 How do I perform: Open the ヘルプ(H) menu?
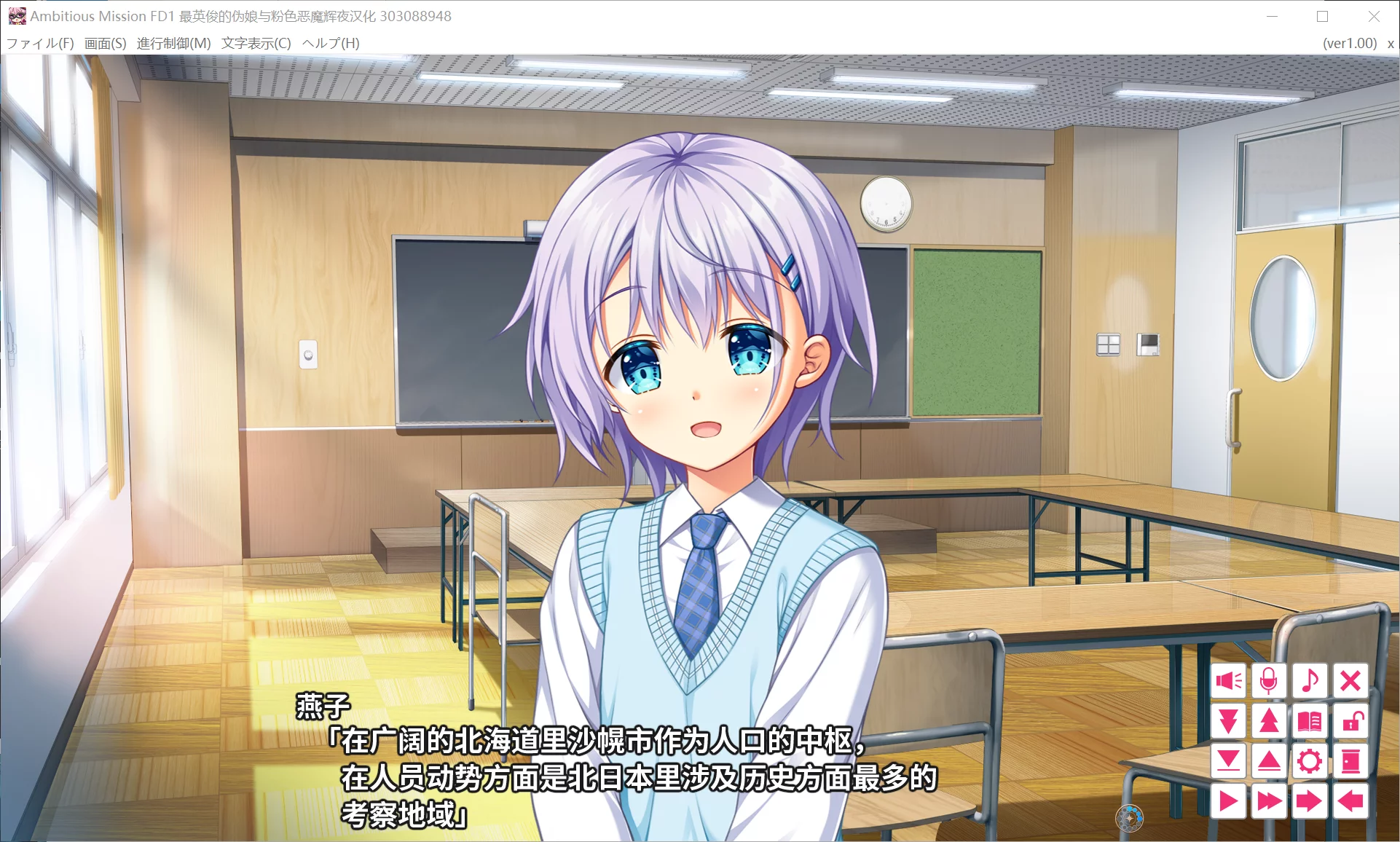tap(331, 43)
